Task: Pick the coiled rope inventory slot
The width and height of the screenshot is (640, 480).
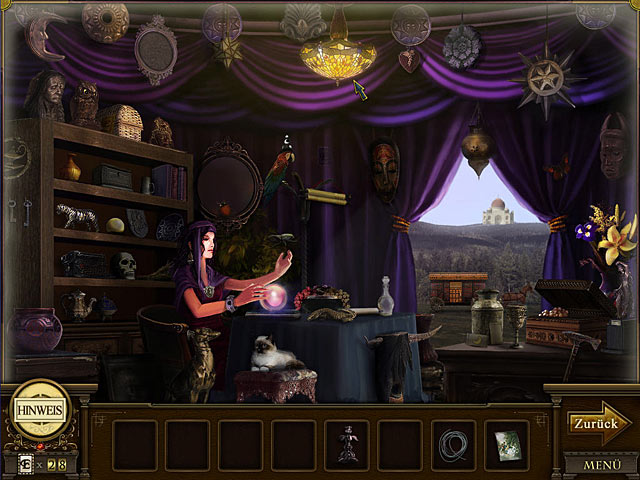Action: tap(453, 444)
